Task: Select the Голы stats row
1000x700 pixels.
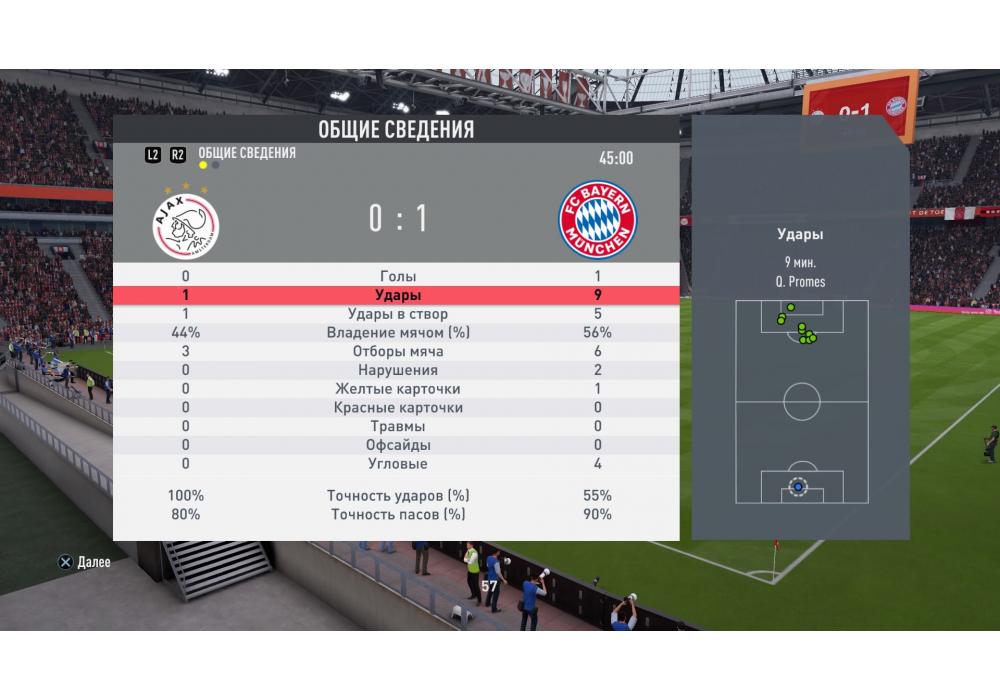Action: point(397,276)
